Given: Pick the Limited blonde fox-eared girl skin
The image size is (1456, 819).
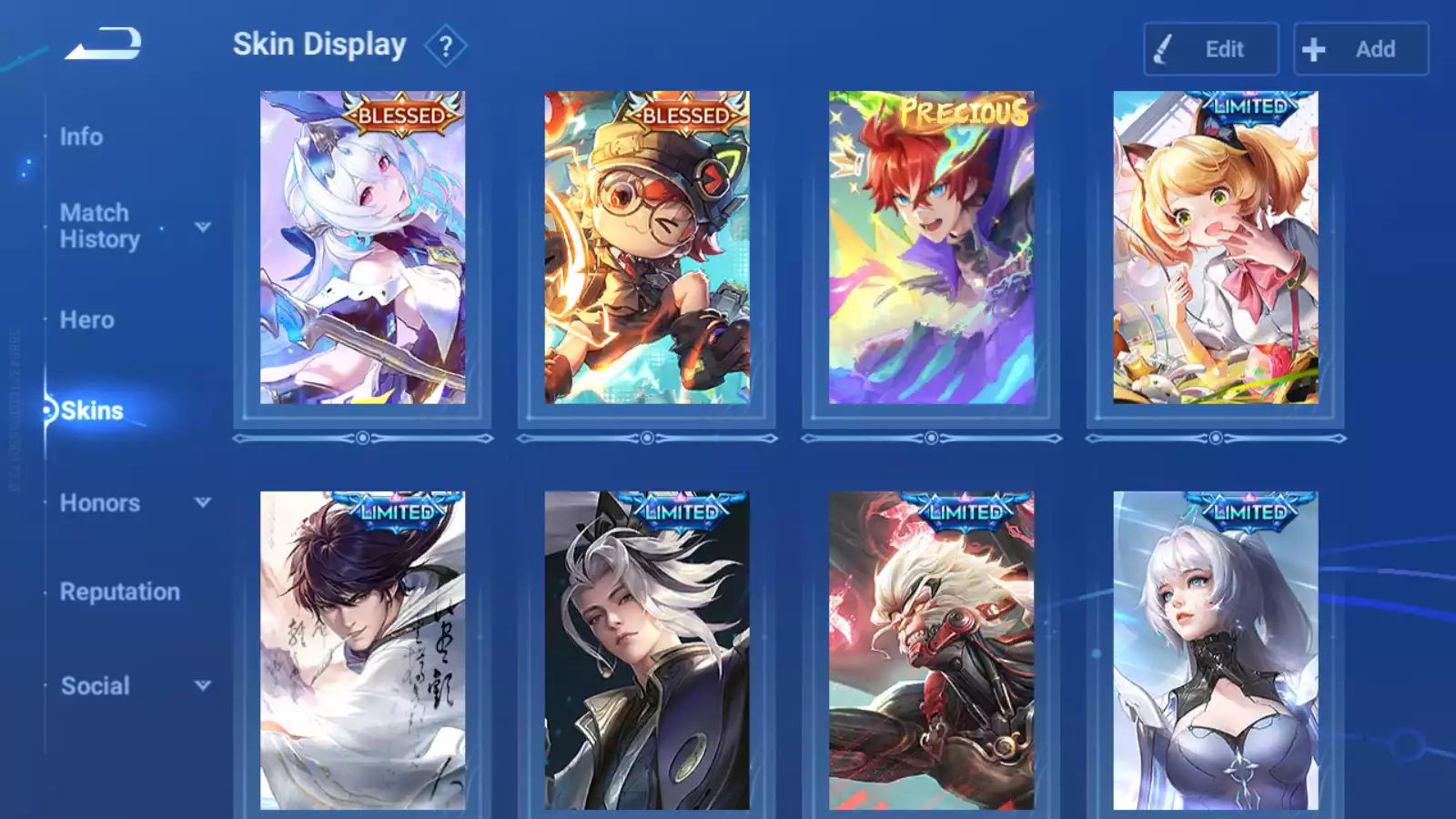Looking at the screenshot, I should click(x=1215, y=248).
